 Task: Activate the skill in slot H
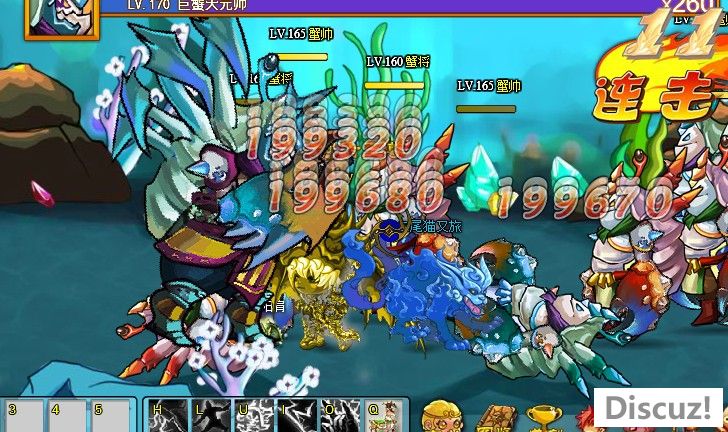click(x=169, y=416)
